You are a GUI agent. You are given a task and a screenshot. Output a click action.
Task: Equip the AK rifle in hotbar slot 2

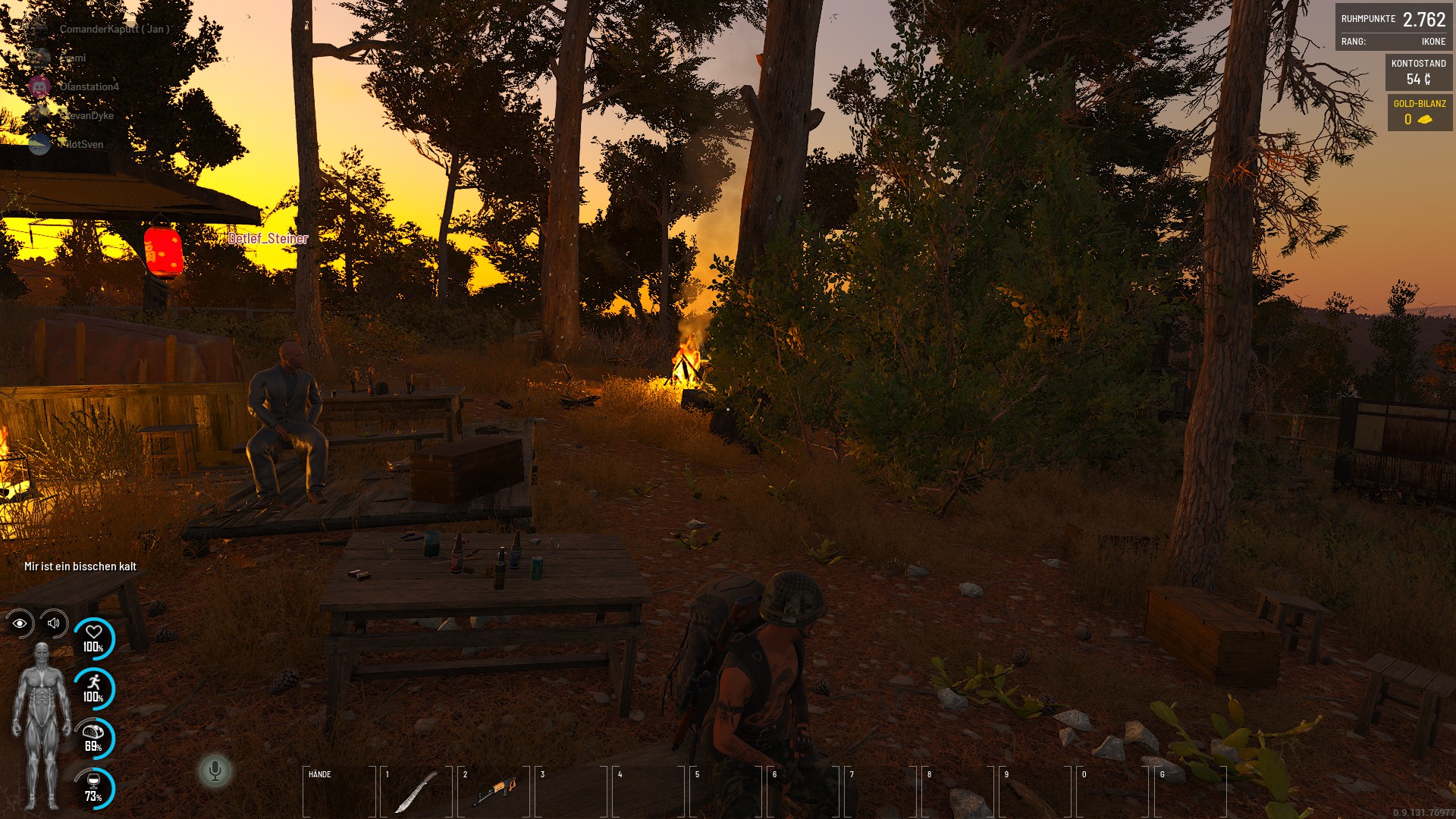coord(494,792)
